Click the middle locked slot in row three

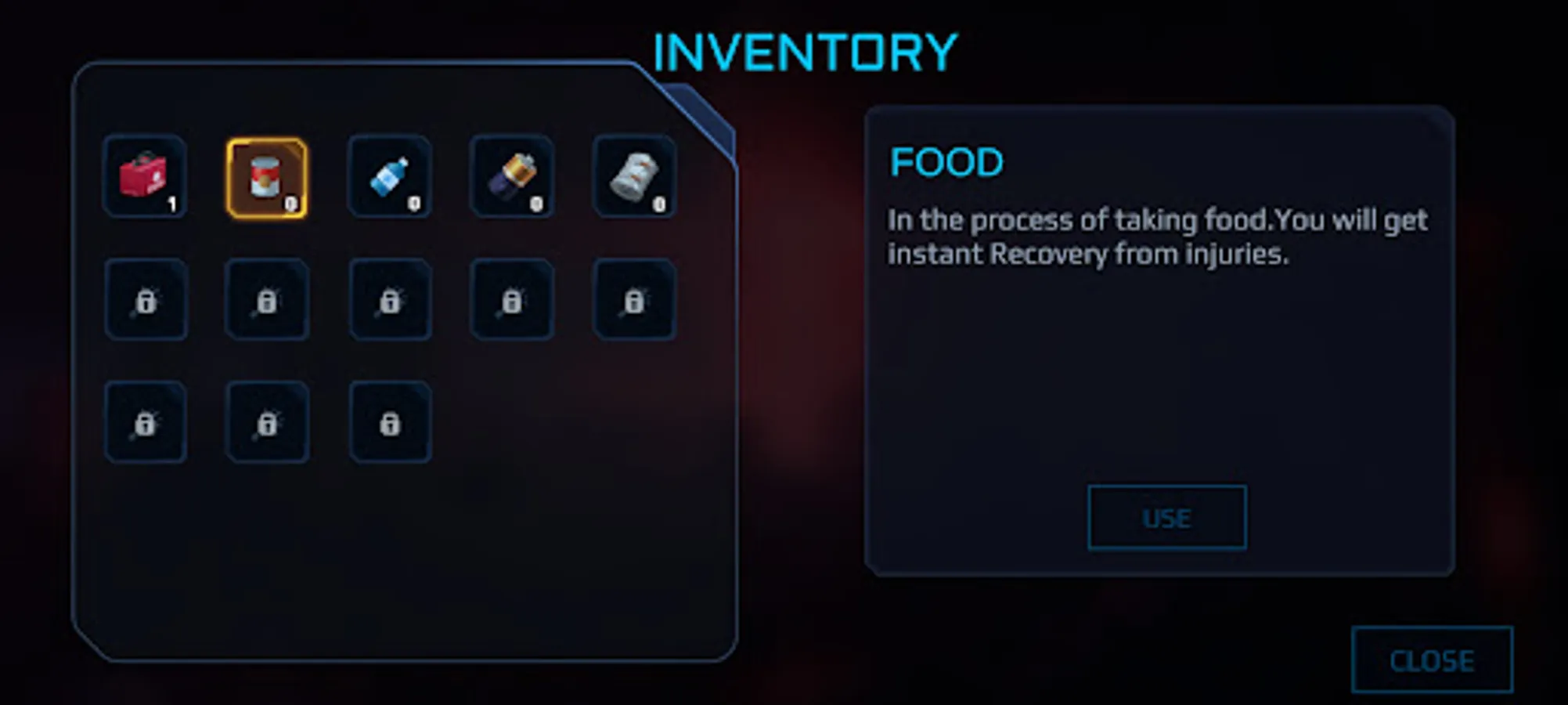click(x=266, y=421)
